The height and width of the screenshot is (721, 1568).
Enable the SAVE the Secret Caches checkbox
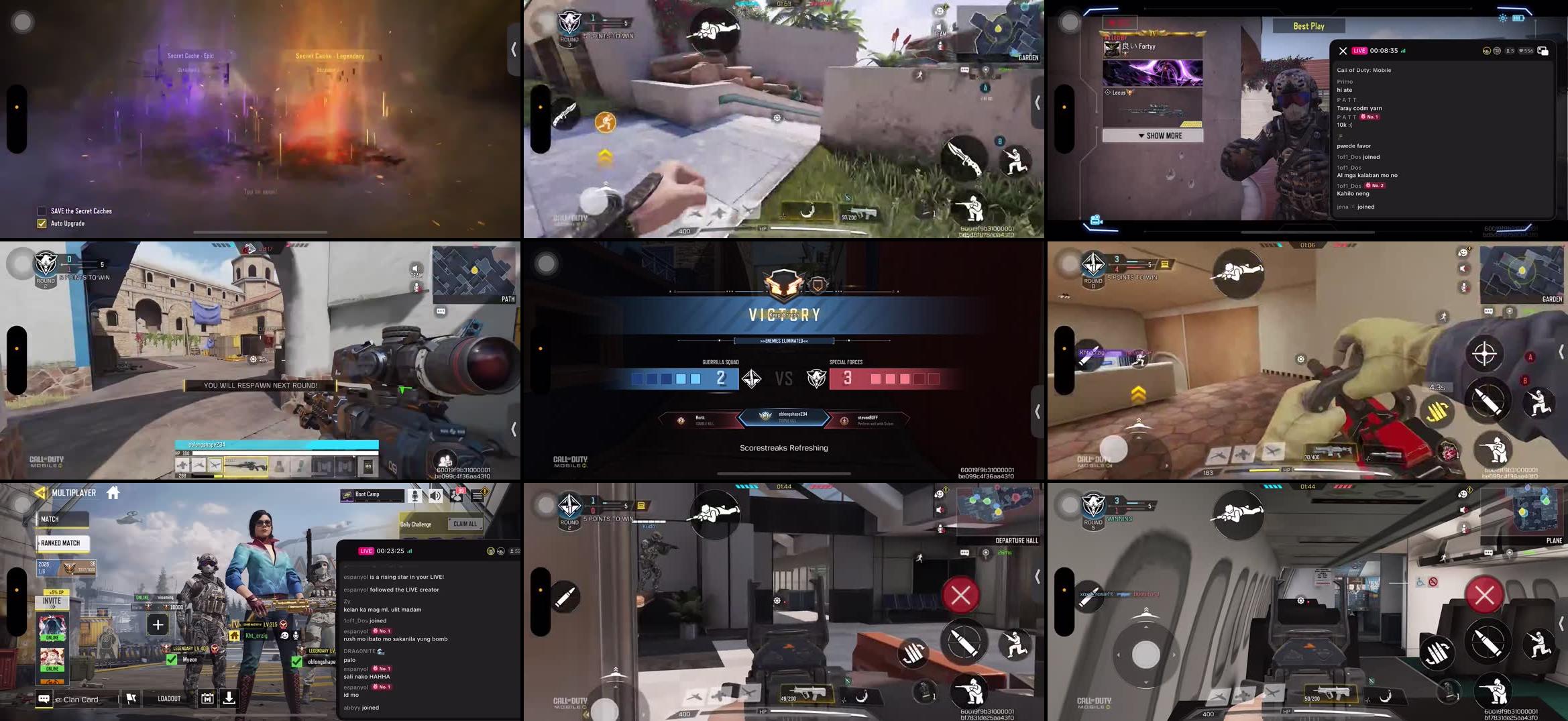pos(41,211)
